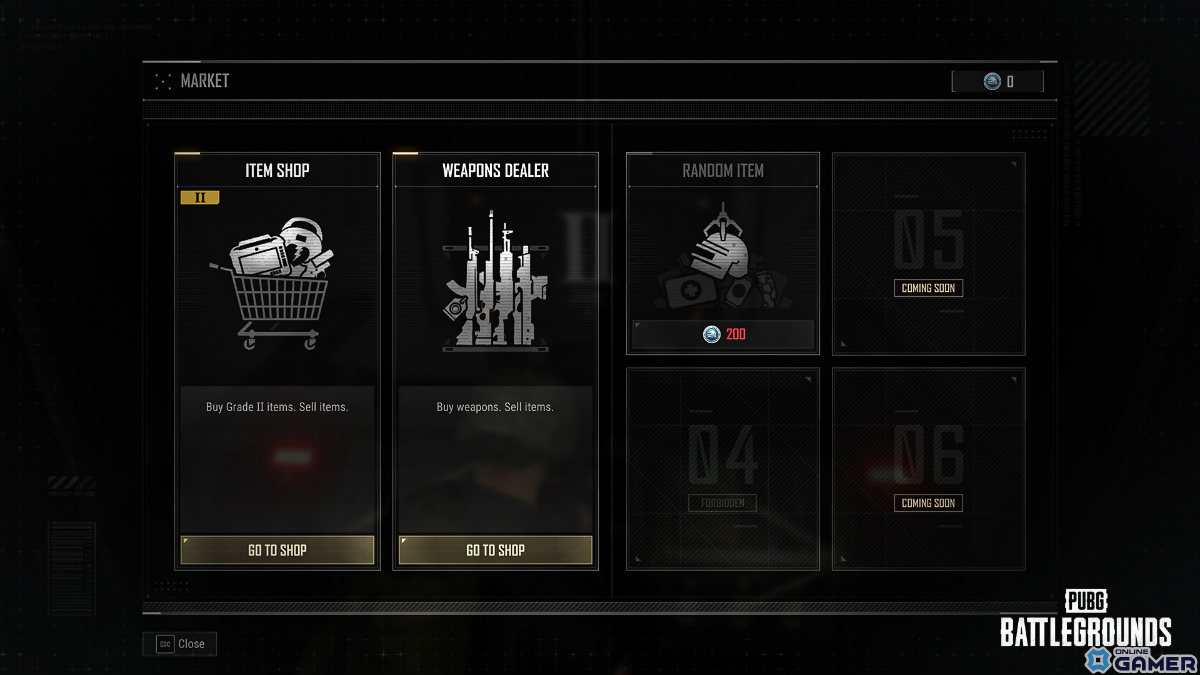This screenshot has width=1200, height=675.
Task: Buy the Random Item for 200
Action: pyautogui.click(x=723, y=334)
